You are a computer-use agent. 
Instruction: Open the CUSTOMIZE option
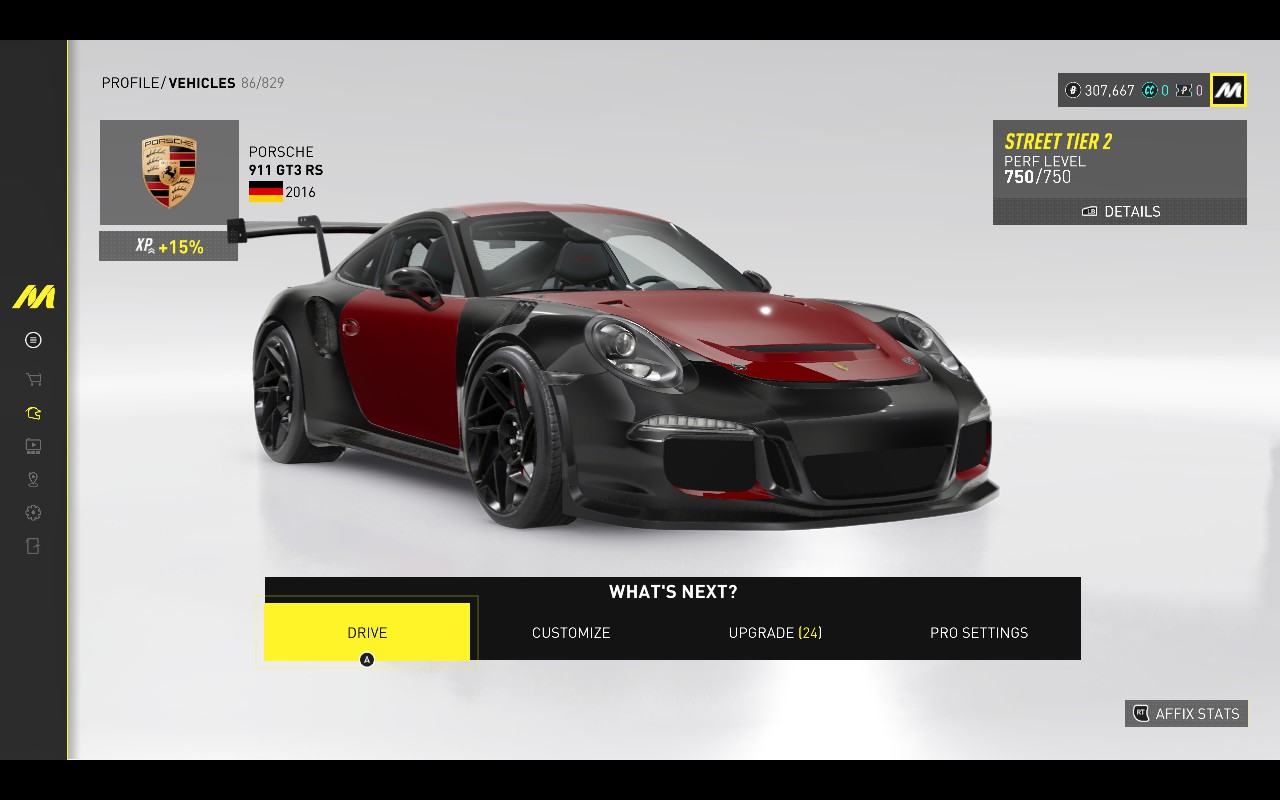click(571, 632)
